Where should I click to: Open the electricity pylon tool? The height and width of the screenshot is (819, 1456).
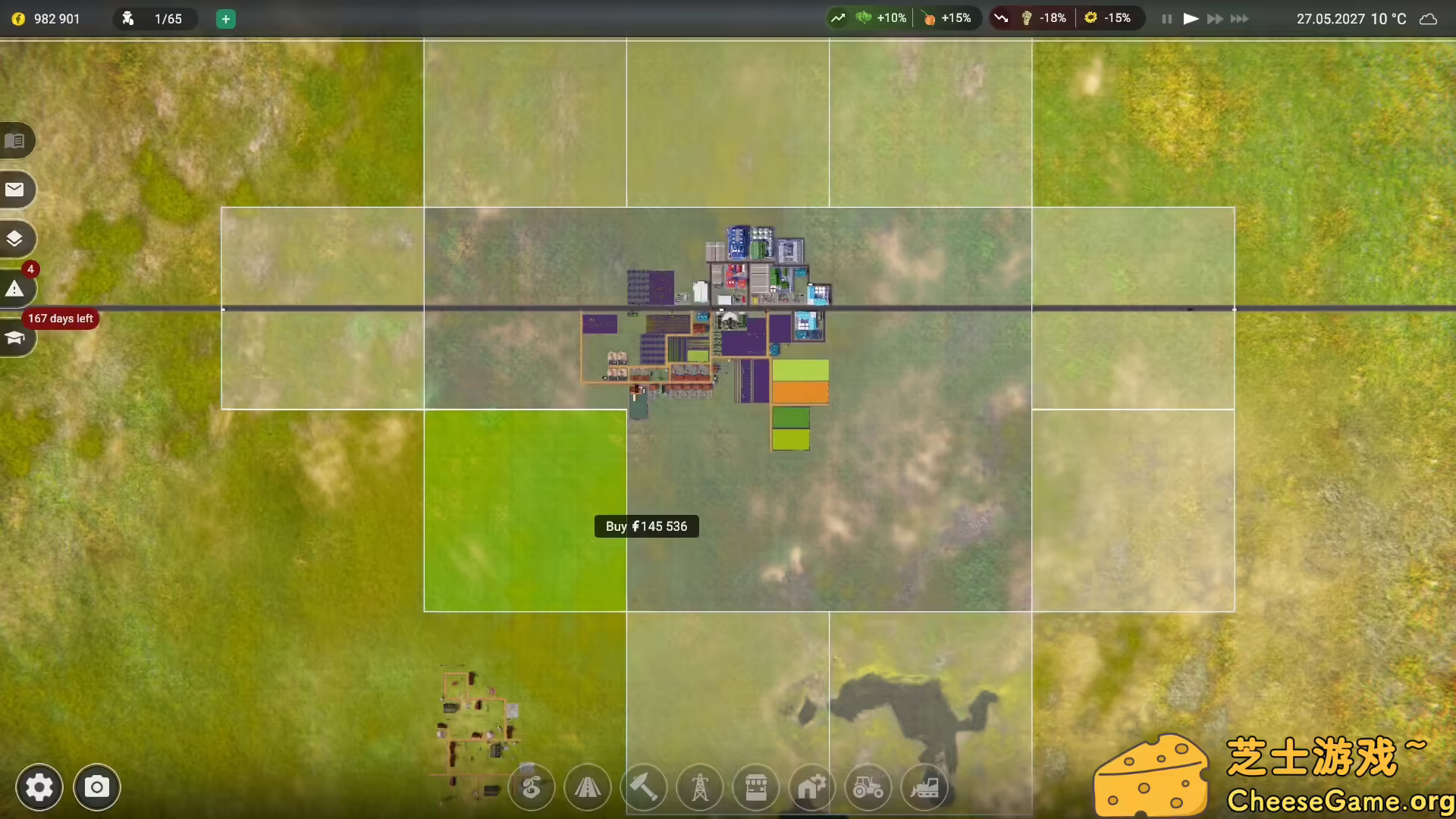pyautogui.click(x=700, y=788)
